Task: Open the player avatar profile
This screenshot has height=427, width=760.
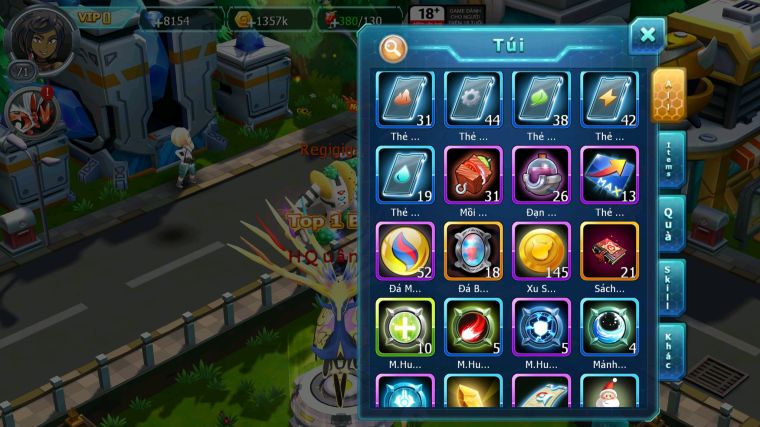Action: [x=35, y=37]
